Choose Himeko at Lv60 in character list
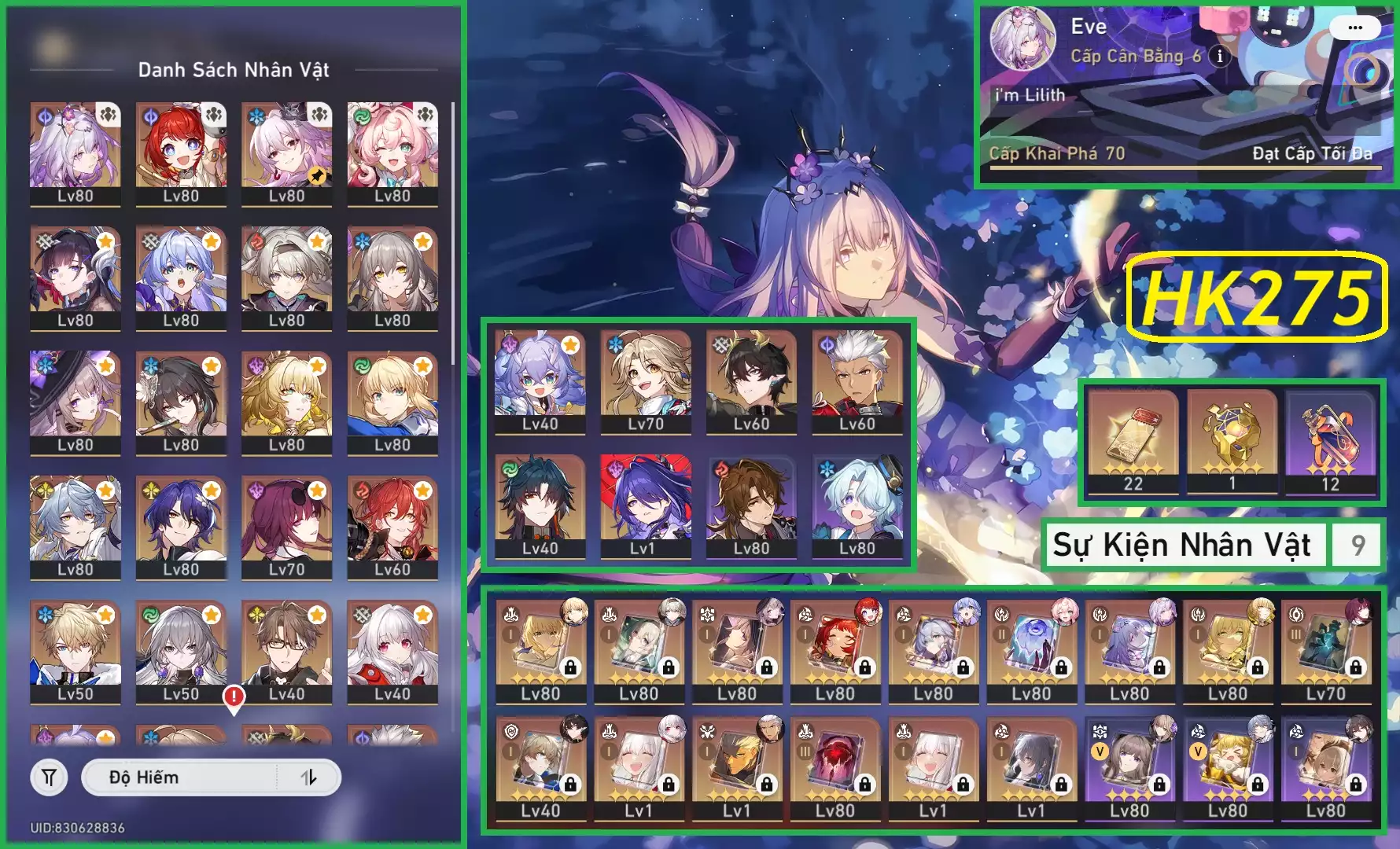Screen dimensions: 1400x849 pyautogui.click(x=392, y=525)
